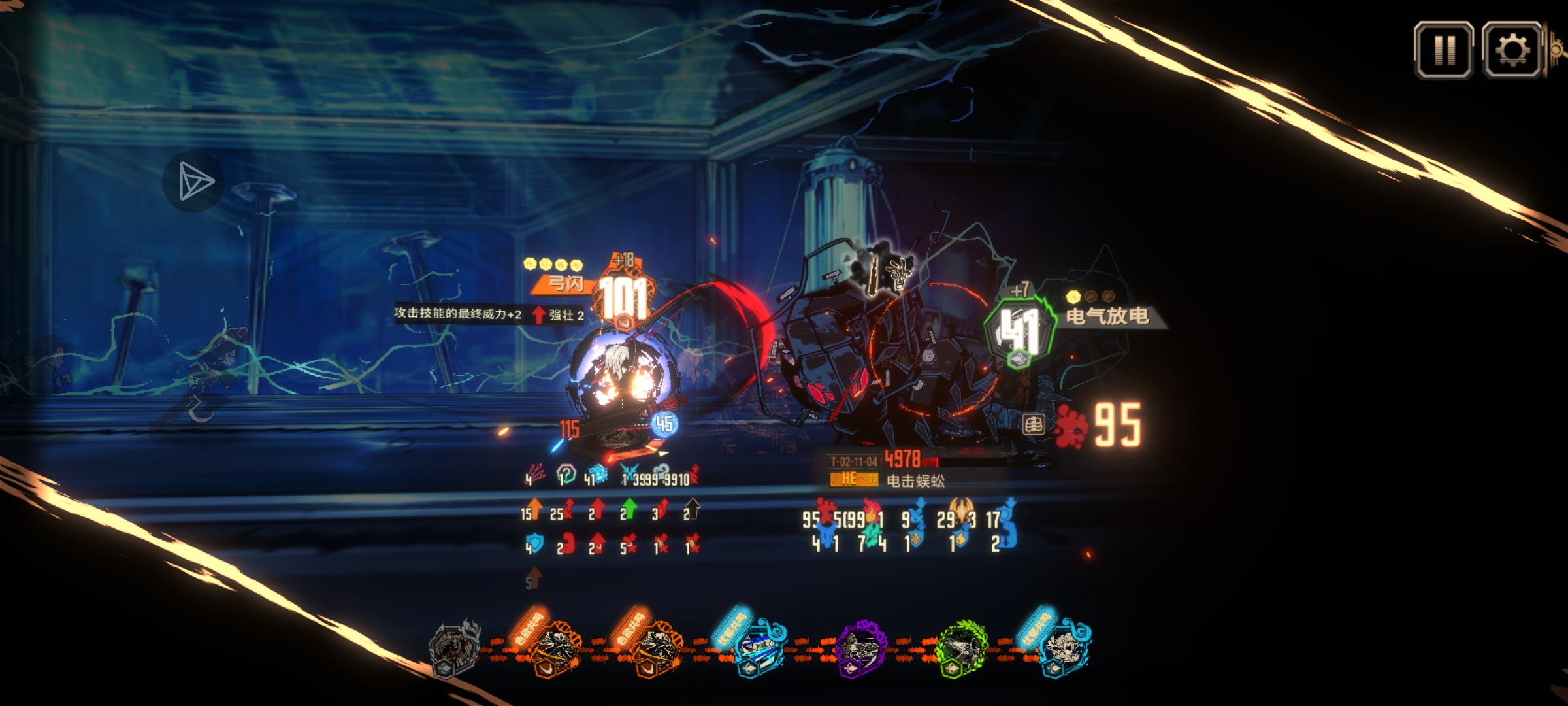This screenshot has height=706, width=1568.
Task: Pause the battle
Action: pyautogui.click(x=1444, y=50)
